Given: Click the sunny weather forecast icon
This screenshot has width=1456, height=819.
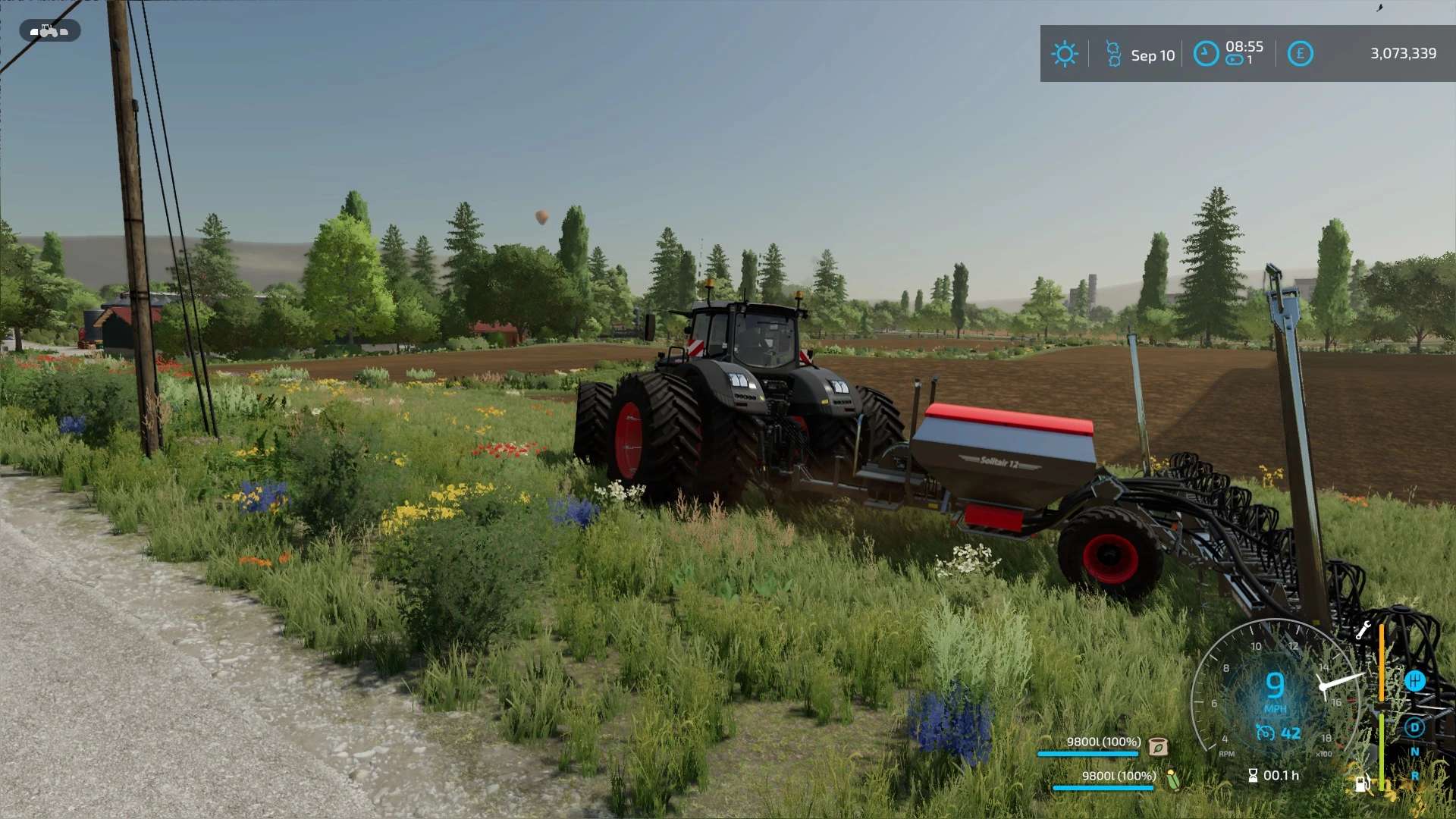Looking at the screenshot, I should 1065,54.
